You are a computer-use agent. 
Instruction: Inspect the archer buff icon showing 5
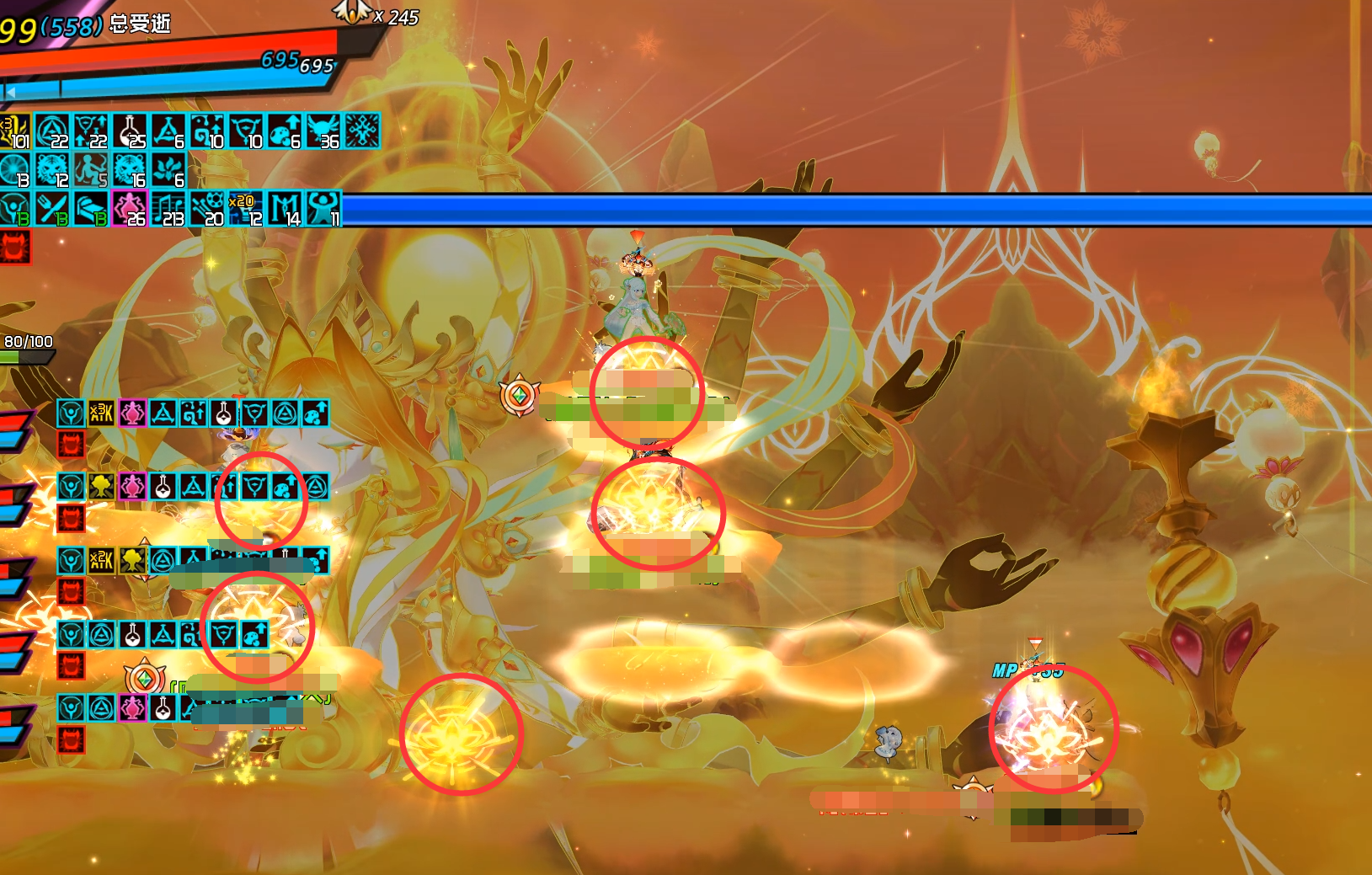click(91, 170)
